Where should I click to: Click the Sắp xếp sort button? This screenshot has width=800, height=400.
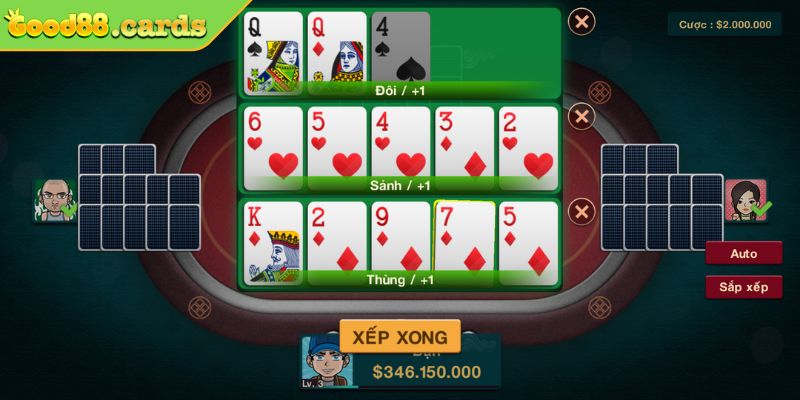click(x=743, y=287)
